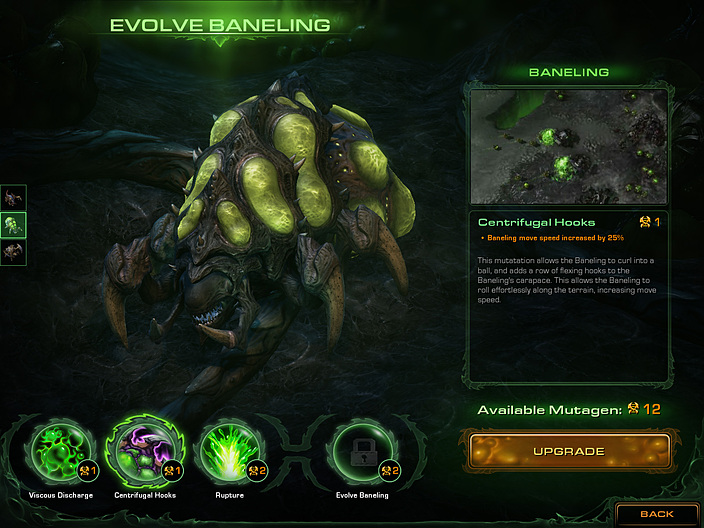Click the Baneling preview video thumbnail
704x528 pixels.
tap(568, 147)
